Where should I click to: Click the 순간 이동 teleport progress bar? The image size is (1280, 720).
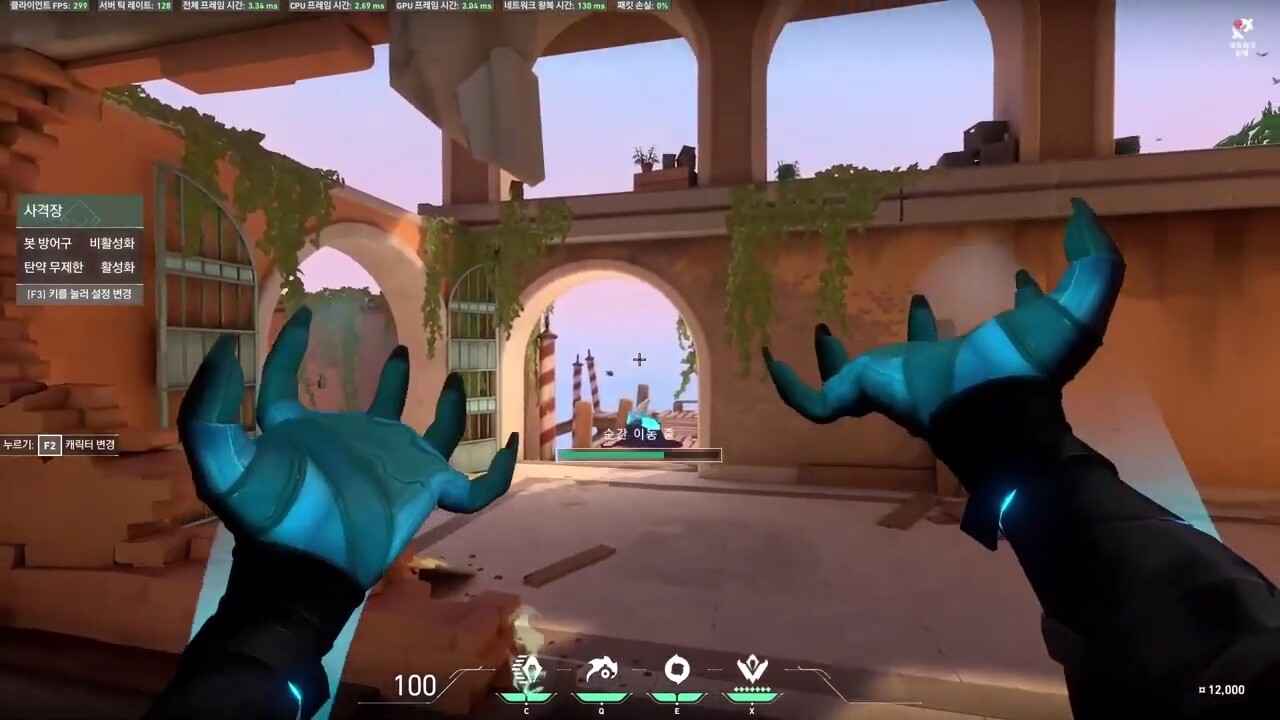pyautogui.click(x=639, y=454)
